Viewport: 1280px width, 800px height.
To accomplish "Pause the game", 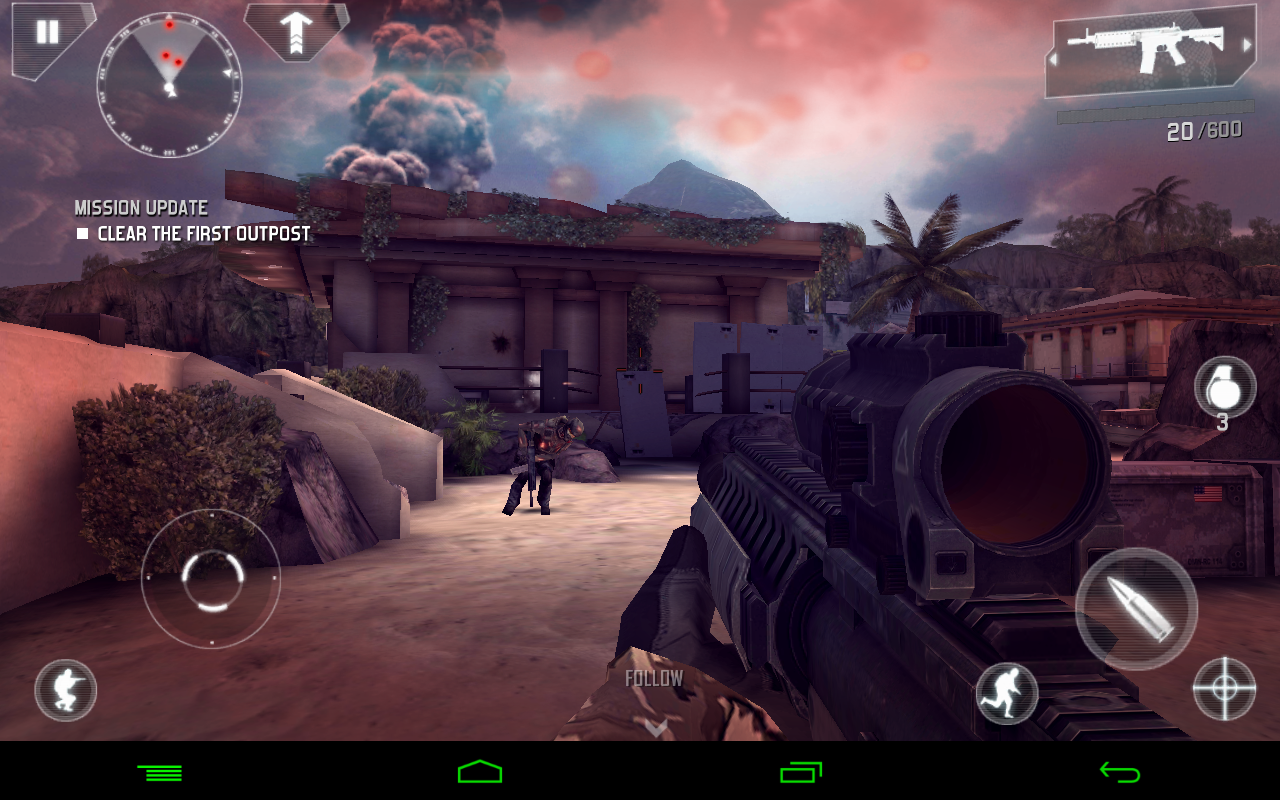I will point(47,32).
